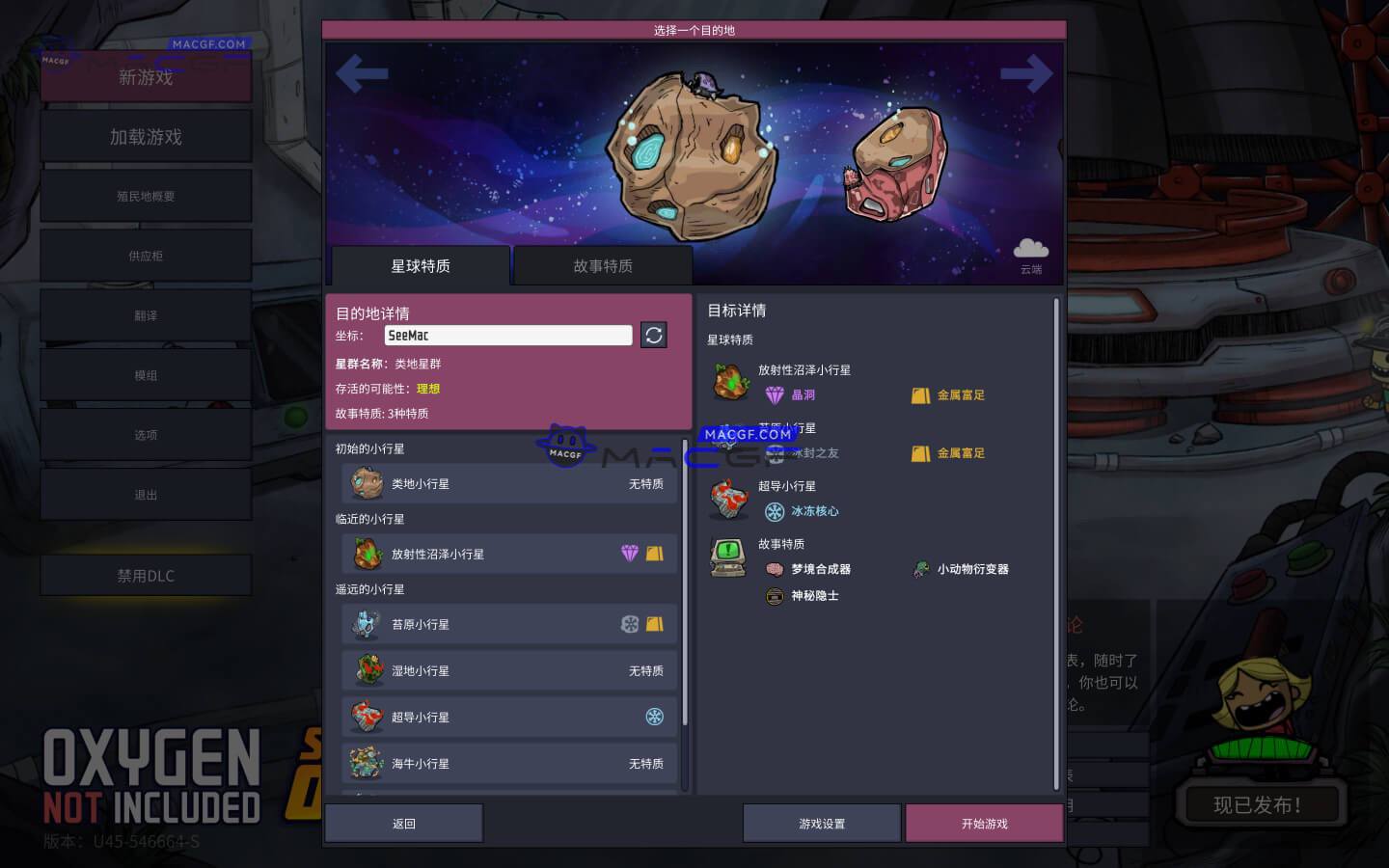
Task: Open 游戏设置
Action: [821, 823]
